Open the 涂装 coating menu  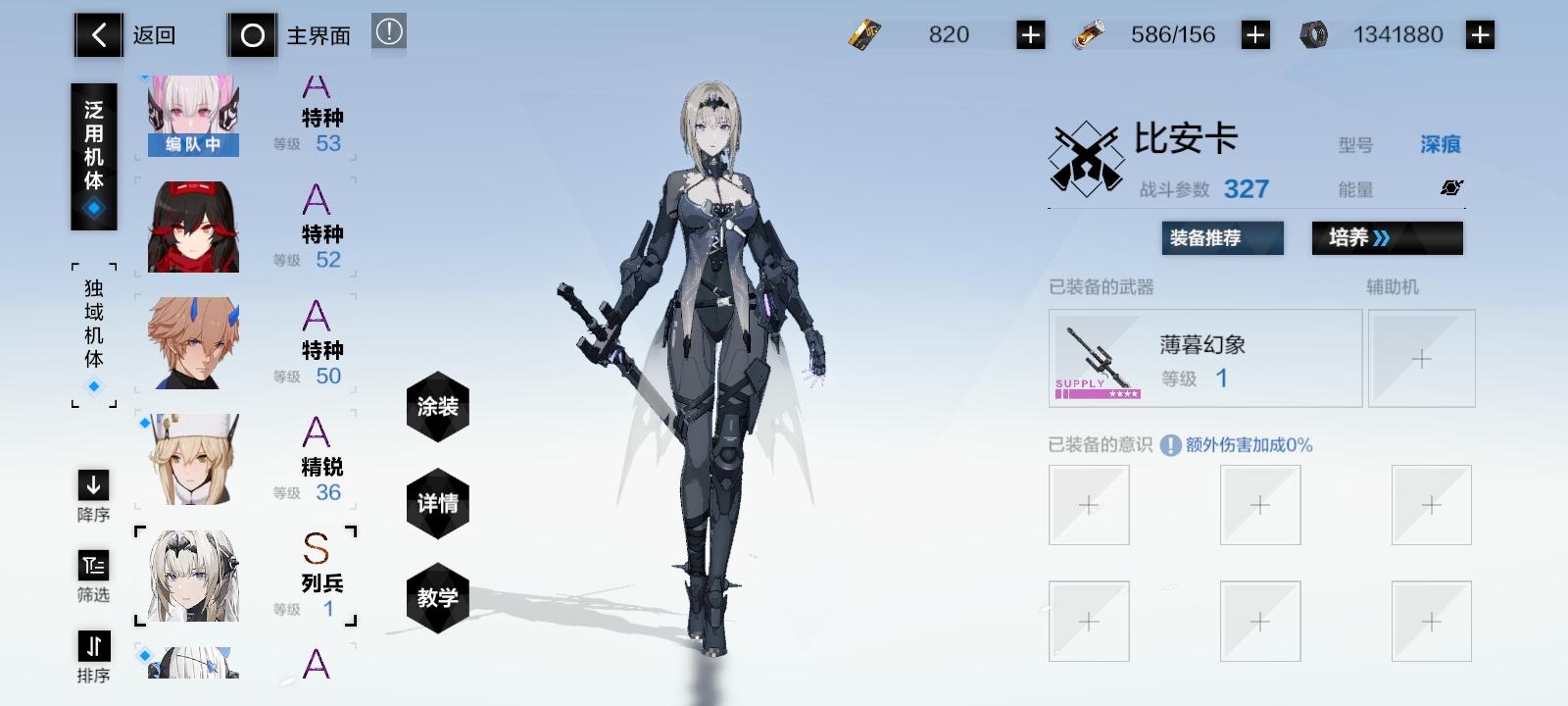point(438,408)
